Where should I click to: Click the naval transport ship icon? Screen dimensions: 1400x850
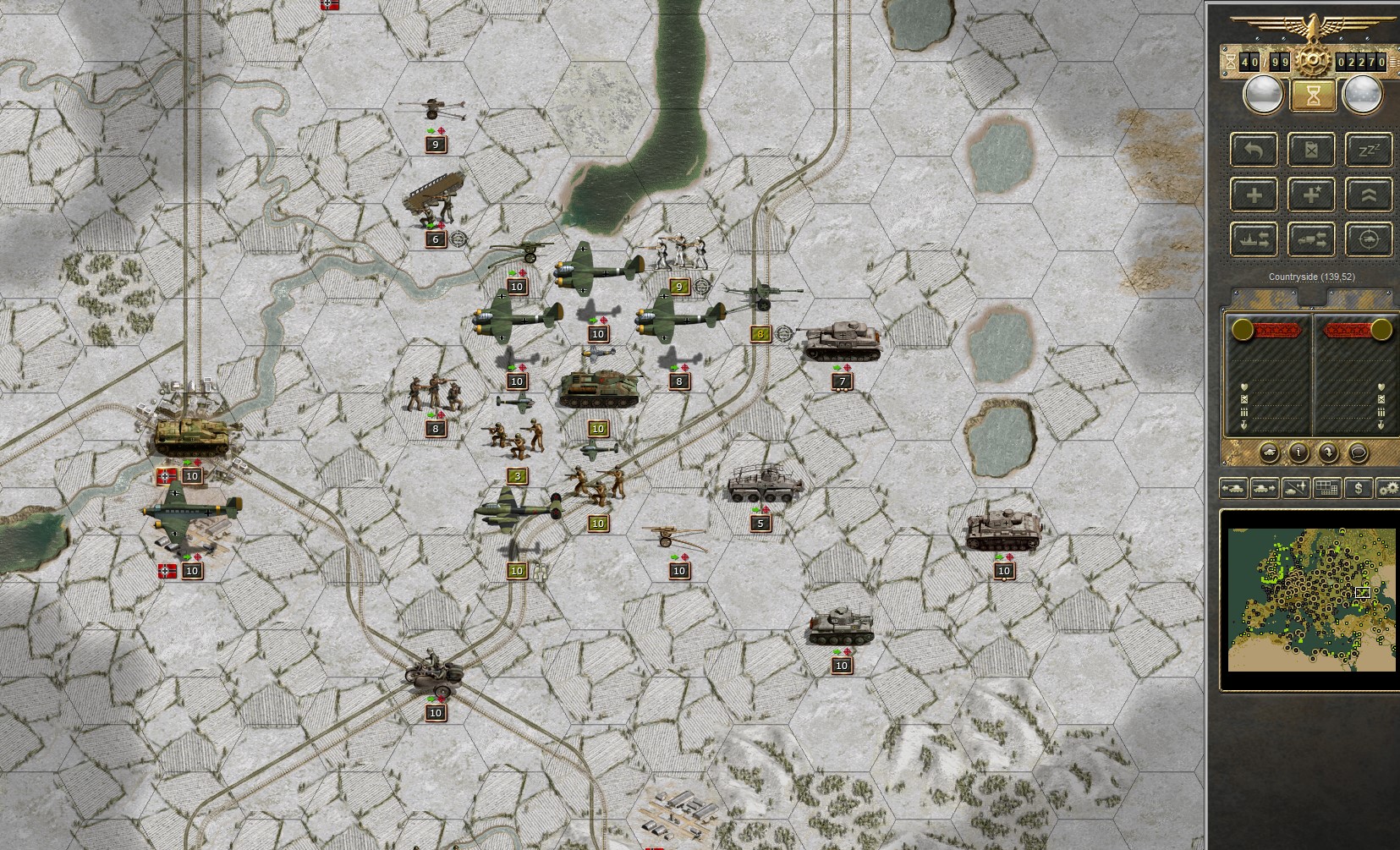click(1253, 240)
